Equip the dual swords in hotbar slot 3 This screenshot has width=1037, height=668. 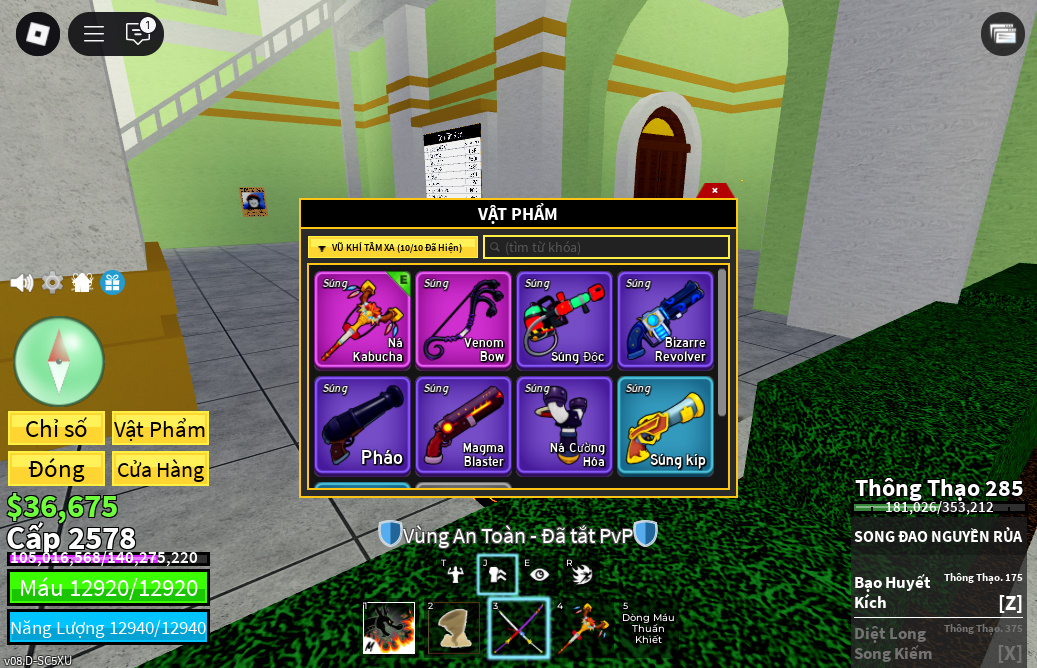[x=519, y=629]
